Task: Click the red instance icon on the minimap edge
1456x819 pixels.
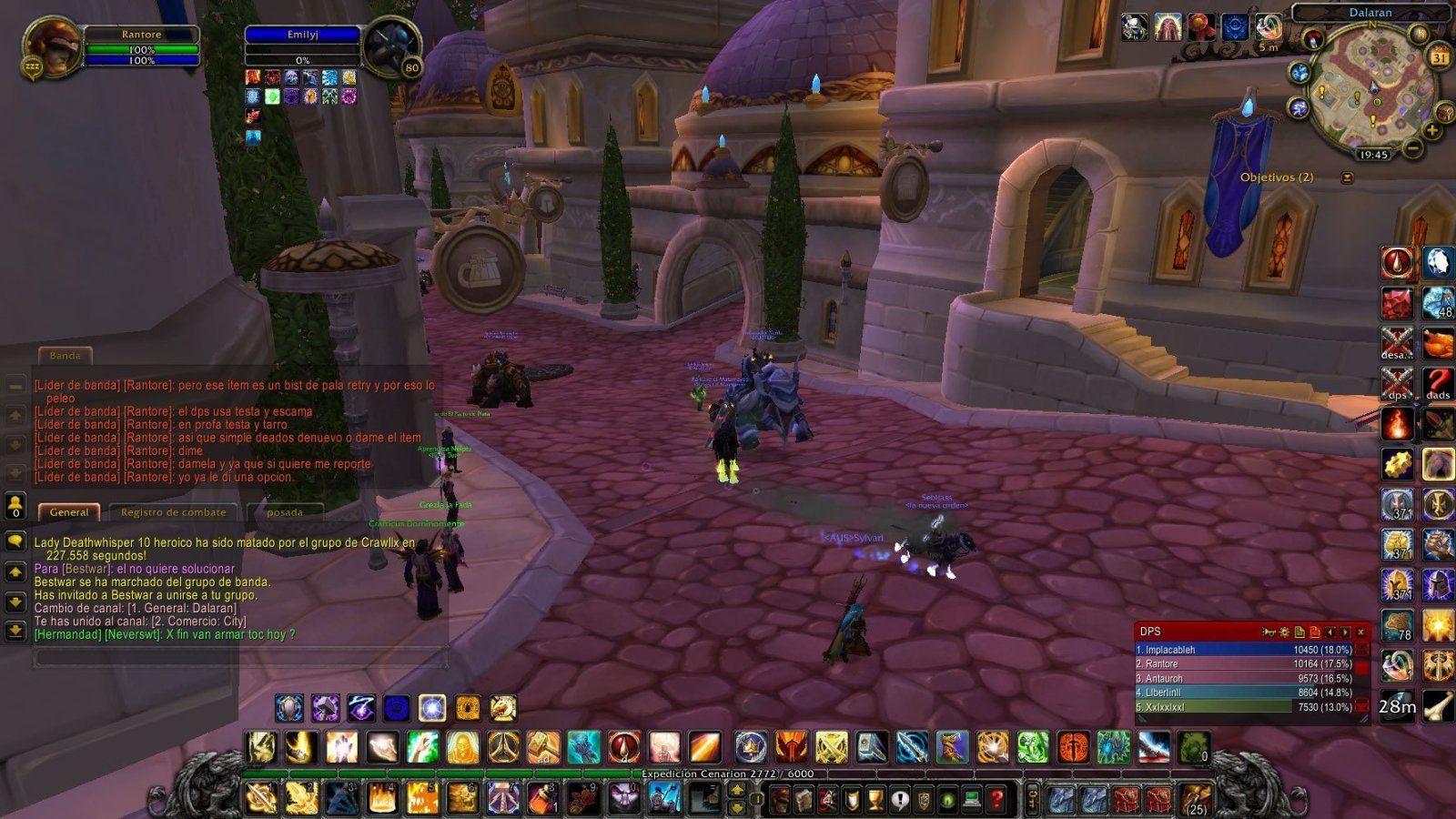Action: pos(1312,37)
